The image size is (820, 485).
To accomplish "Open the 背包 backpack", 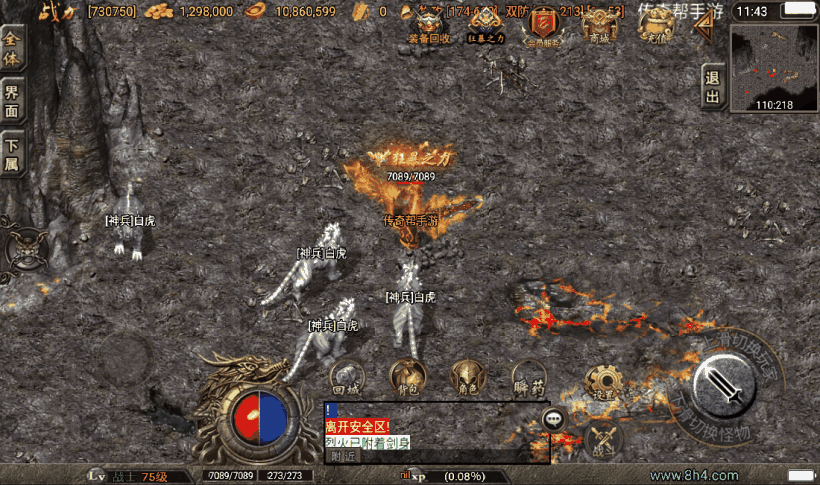I will 407,376.
